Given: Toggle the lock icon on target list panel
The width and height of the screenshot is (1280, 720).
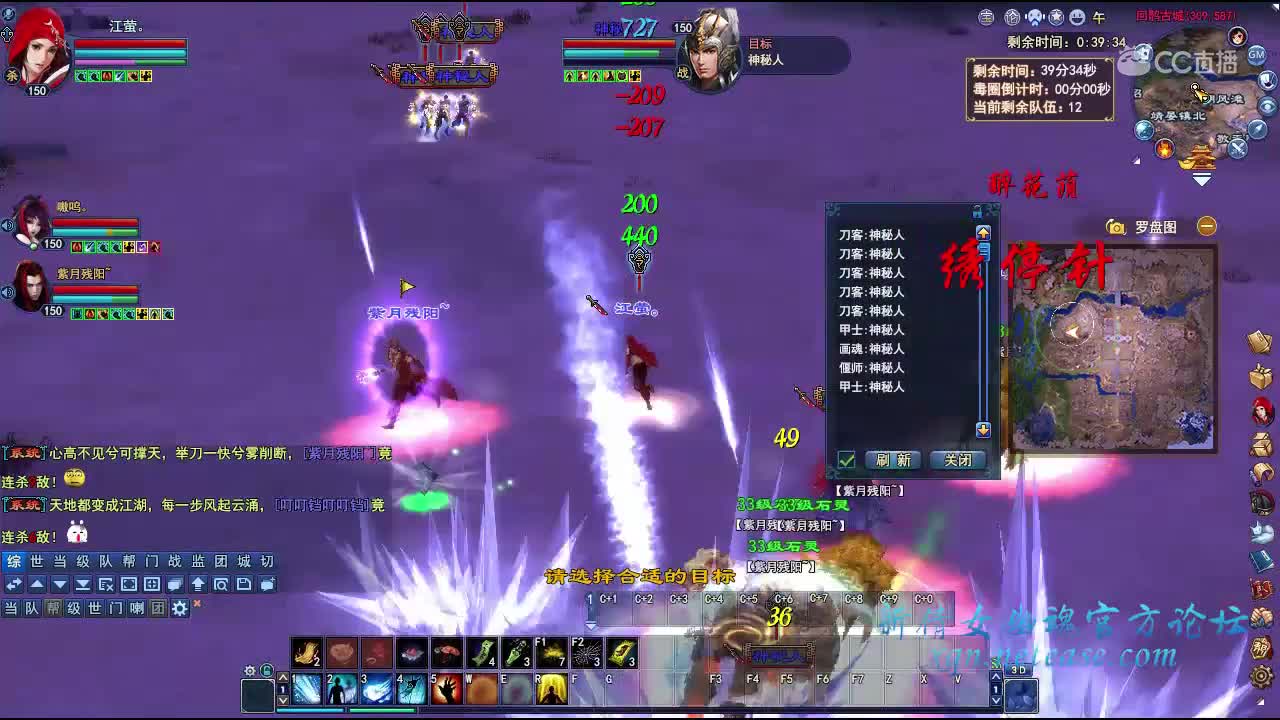Looking at the screenshot, I should [x=977, y=212].
